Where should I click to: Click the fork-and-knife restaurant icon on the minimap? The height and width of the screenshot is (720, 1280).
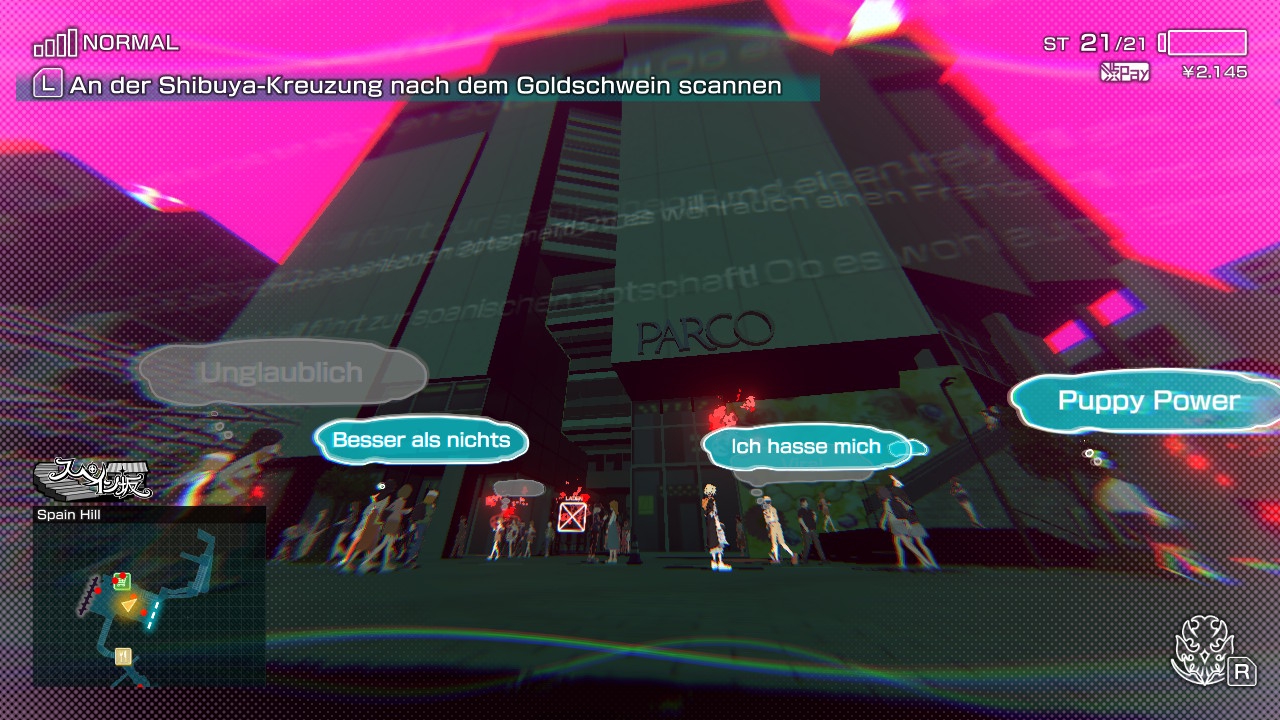click(x=123, y=656)
